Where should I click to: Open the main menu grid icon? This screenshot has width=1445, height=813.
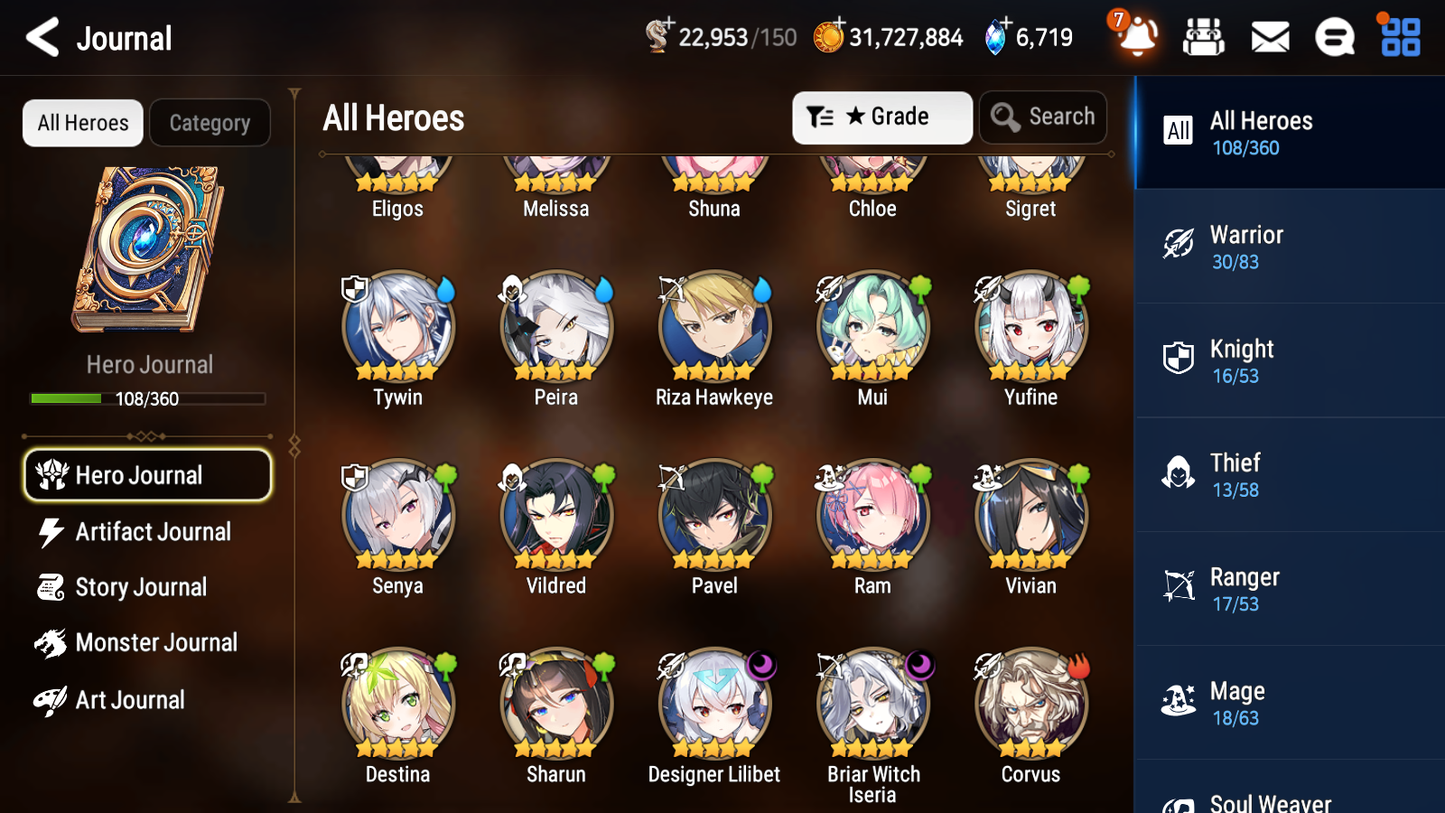(x=1398, y=36)
